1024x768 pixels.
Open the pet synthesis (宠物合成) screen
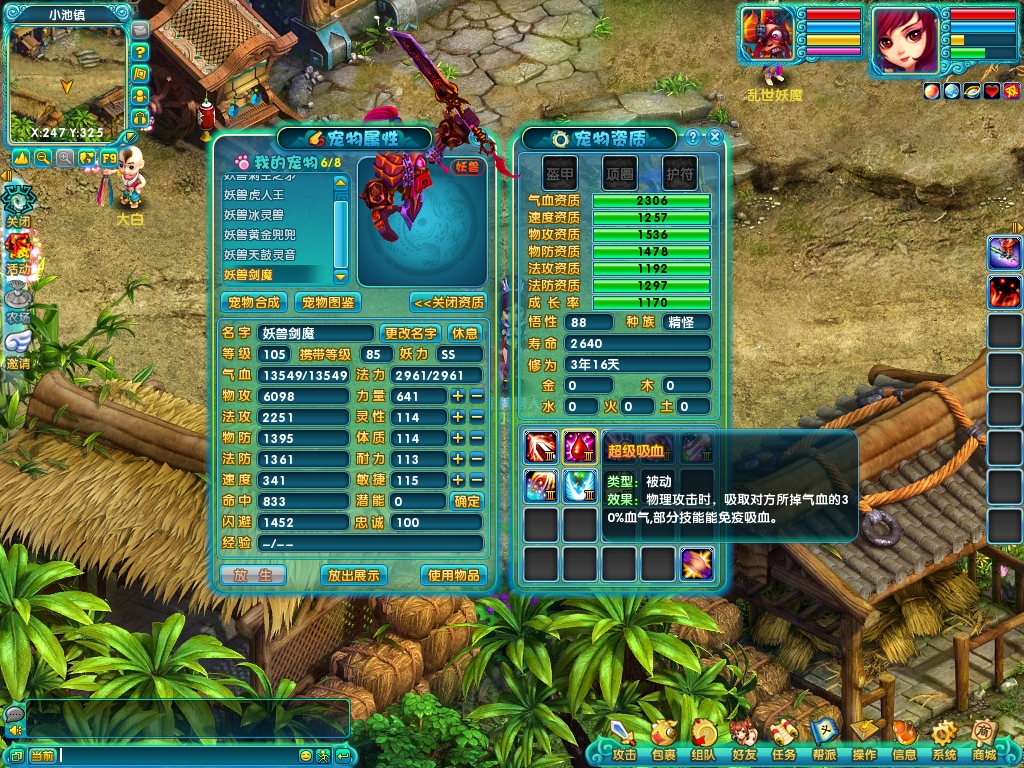click(253, 302)
